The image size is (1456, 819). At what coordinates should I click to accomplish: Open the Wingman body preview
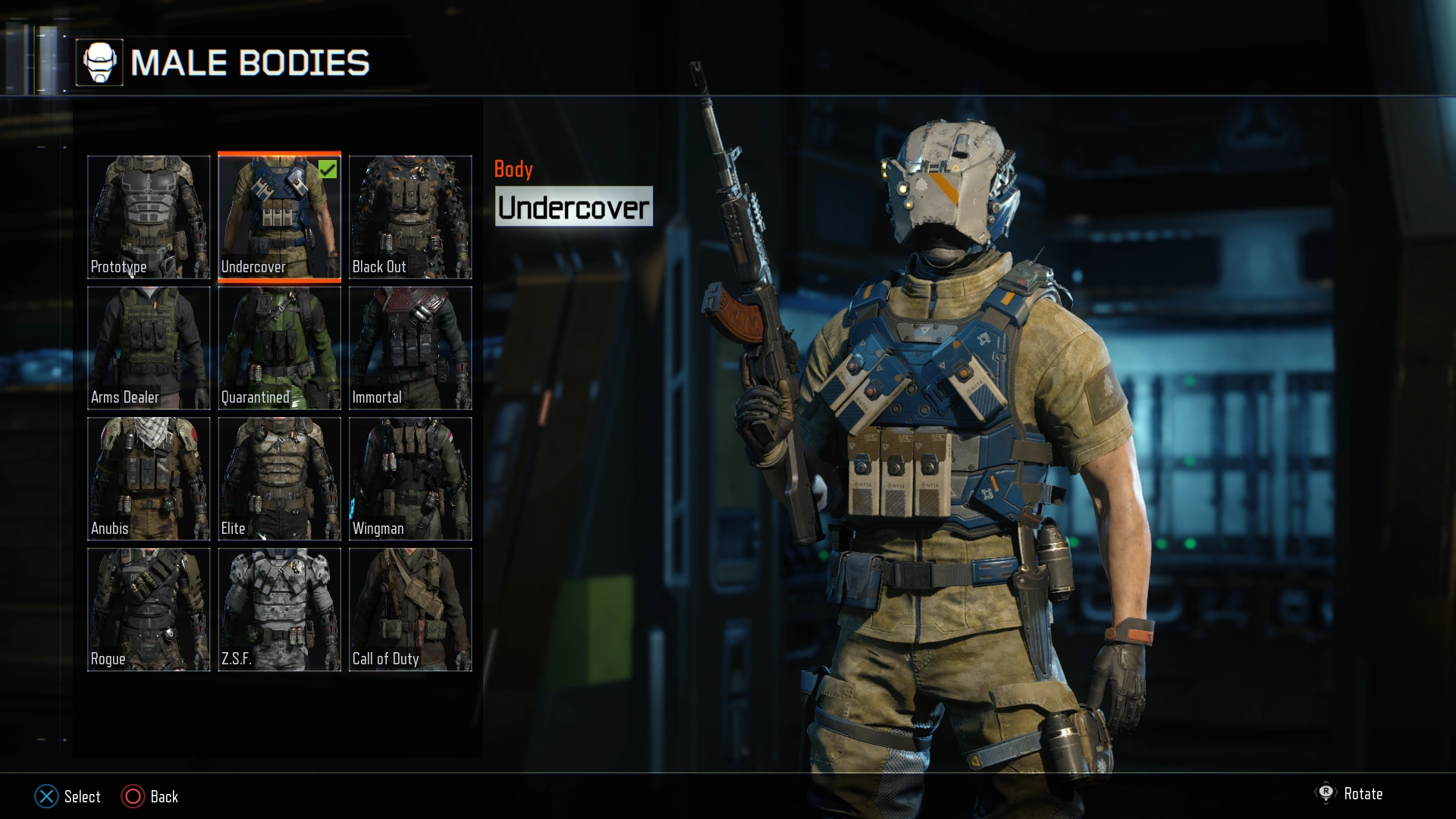coord(409,479)
